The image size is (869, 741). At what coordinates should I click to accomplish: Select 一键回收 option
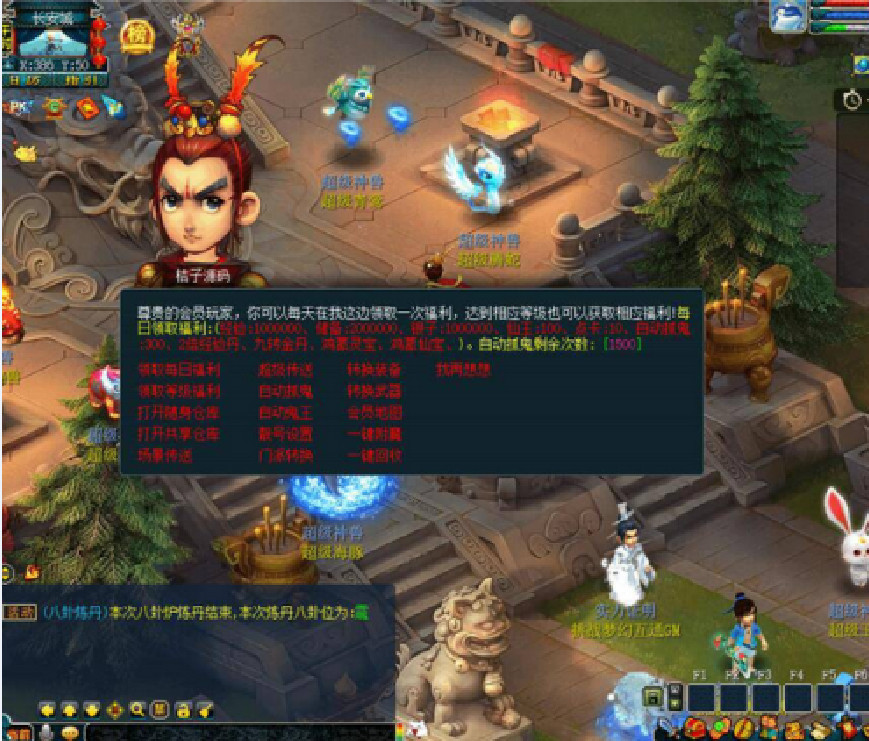coord(374,456)
